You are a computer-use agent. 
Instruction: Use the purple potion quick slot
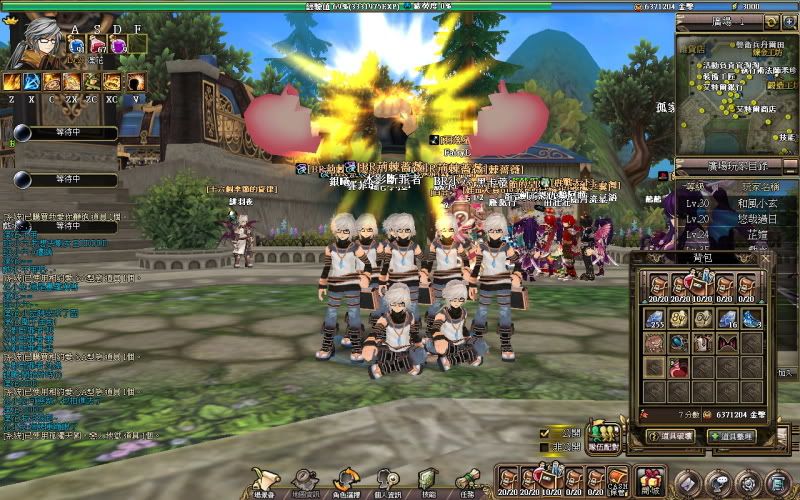pos(118,45)
